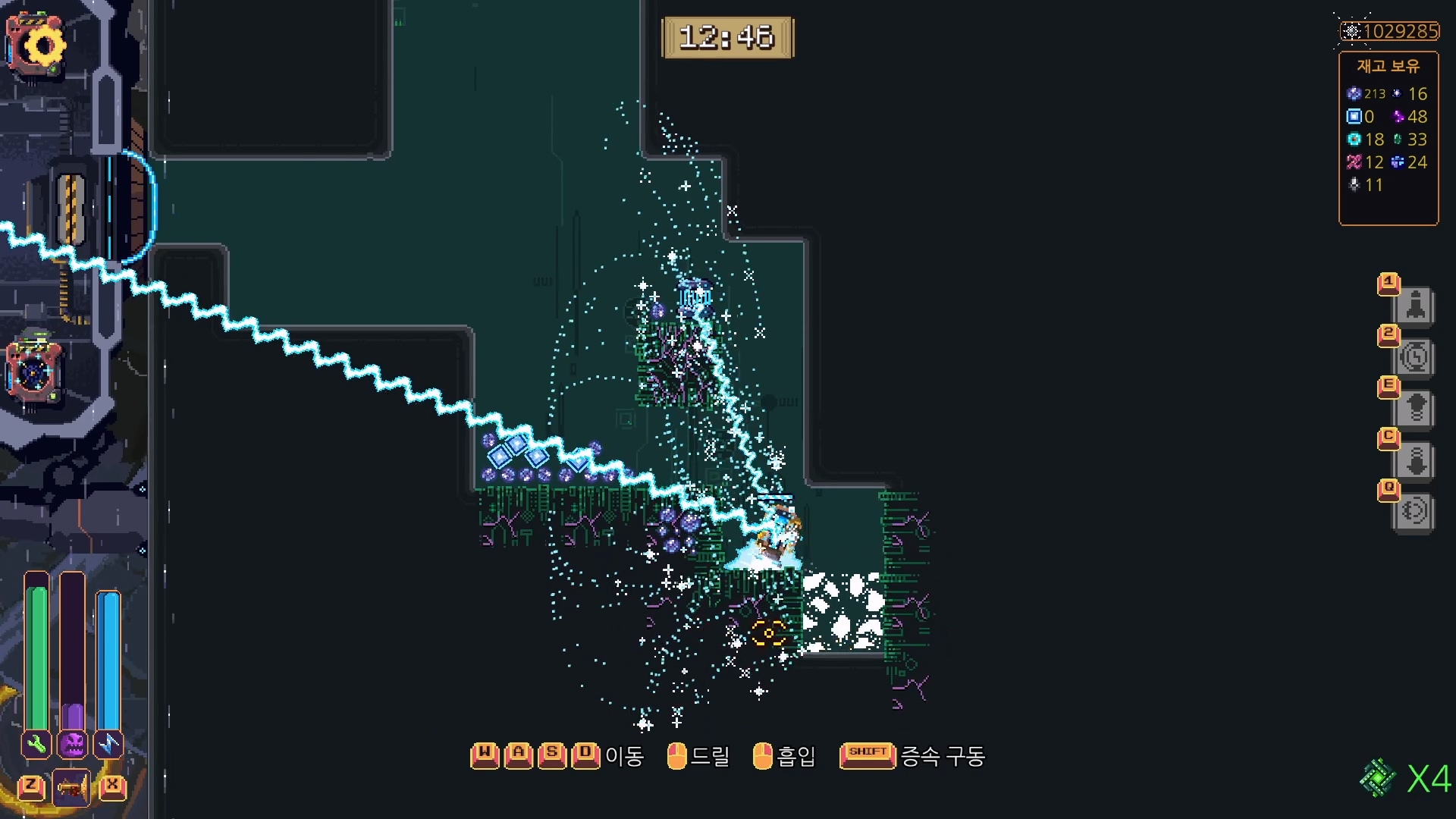
Task: Click the purple monster face icon
Action: point(73,744)
